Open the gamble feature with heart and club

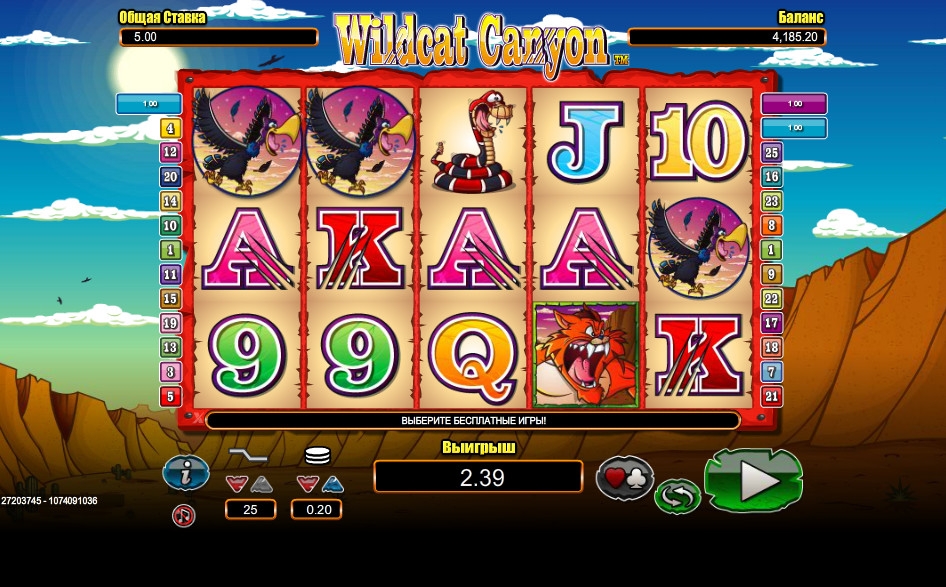tap(625, 476)
